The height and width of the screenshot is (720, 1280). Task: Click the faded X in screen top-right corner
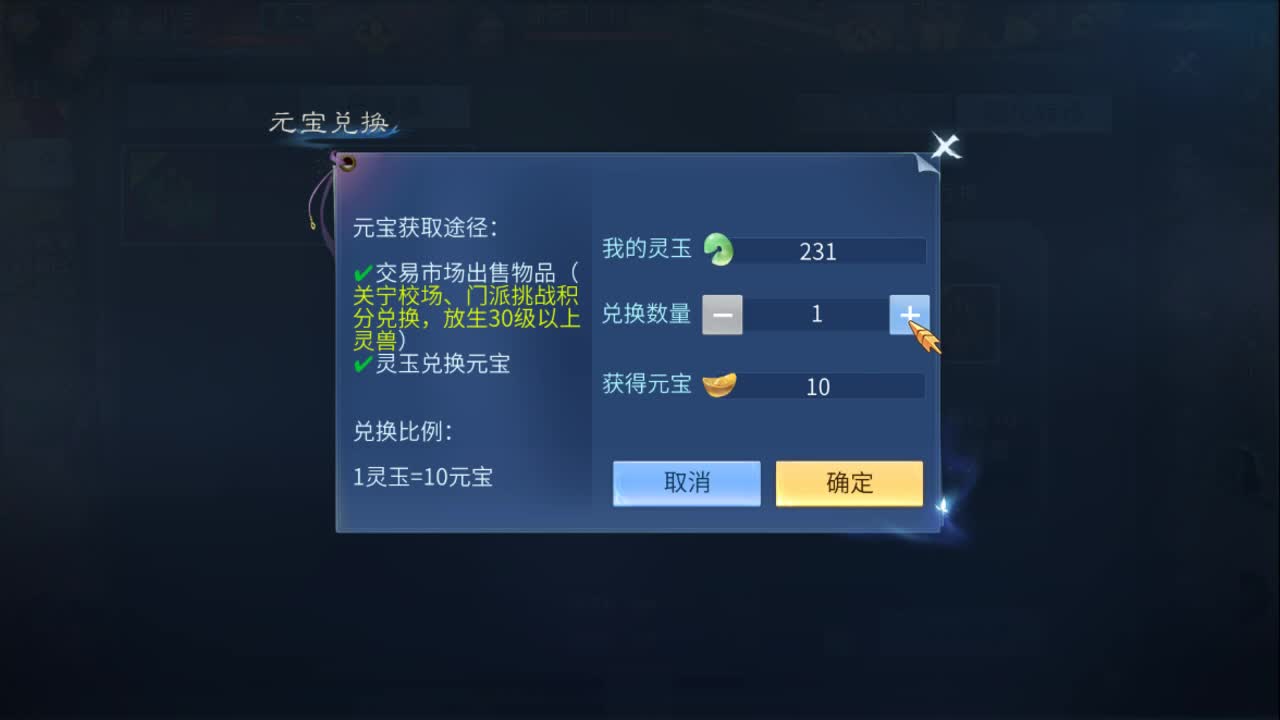1184,64
